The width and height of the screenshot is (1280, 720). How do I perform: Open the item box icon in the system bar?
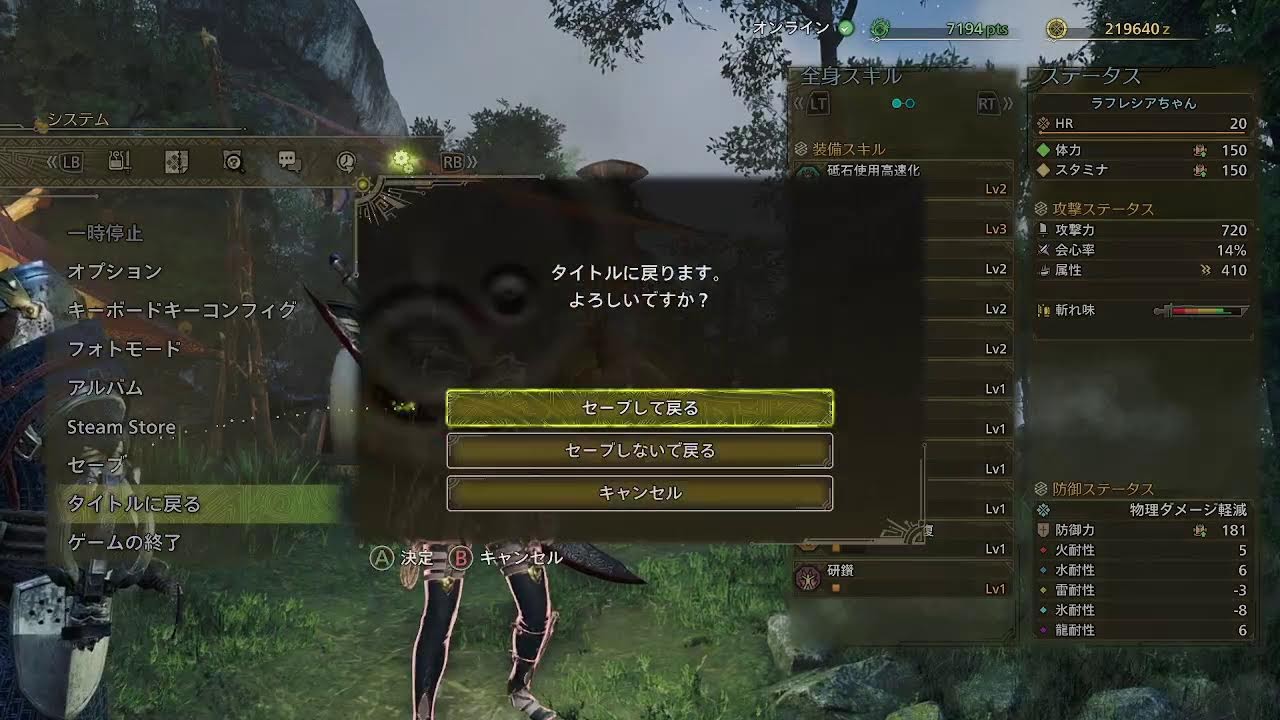click(x=119, y=161)
